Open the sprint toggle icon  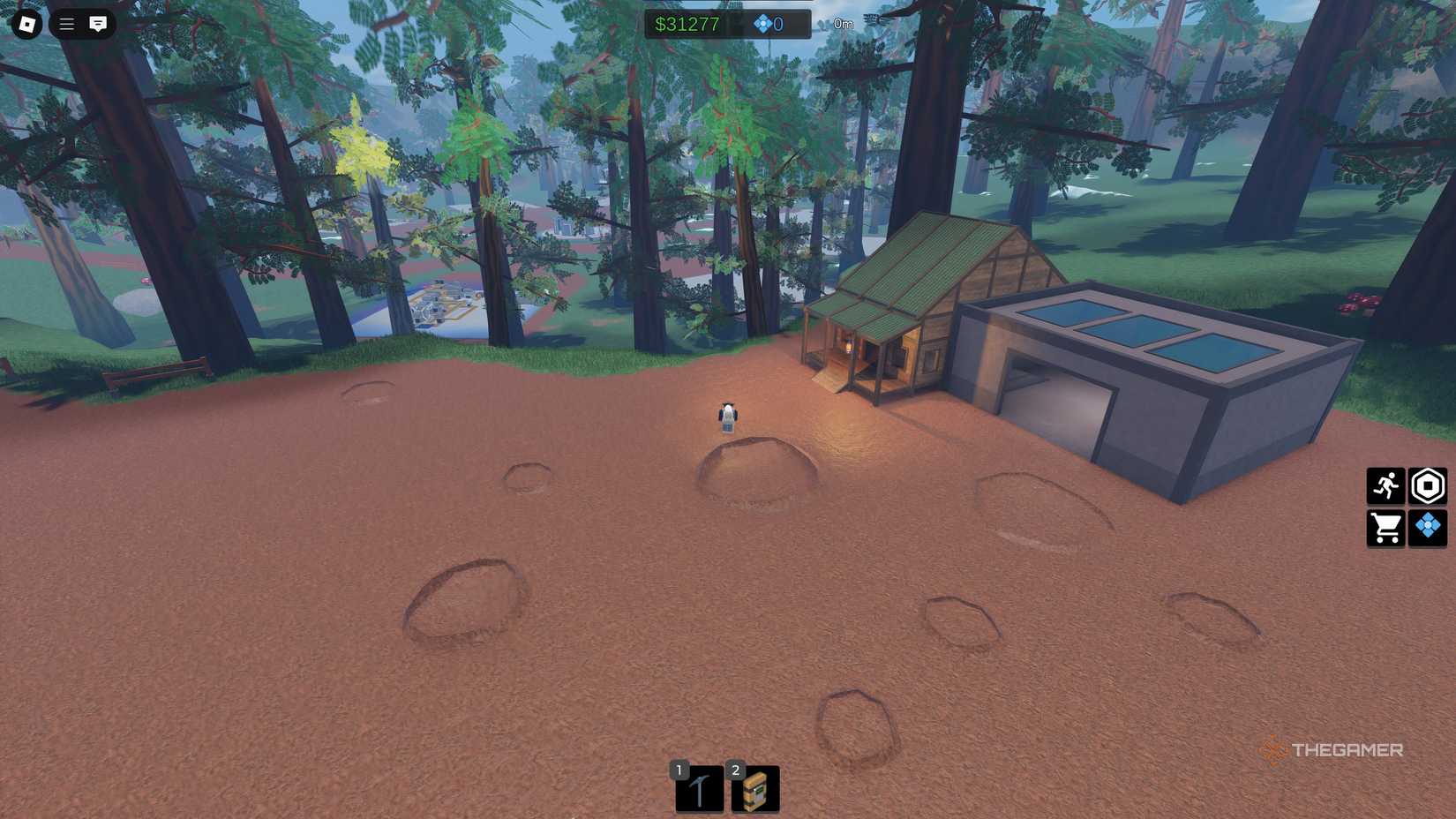1385,485
